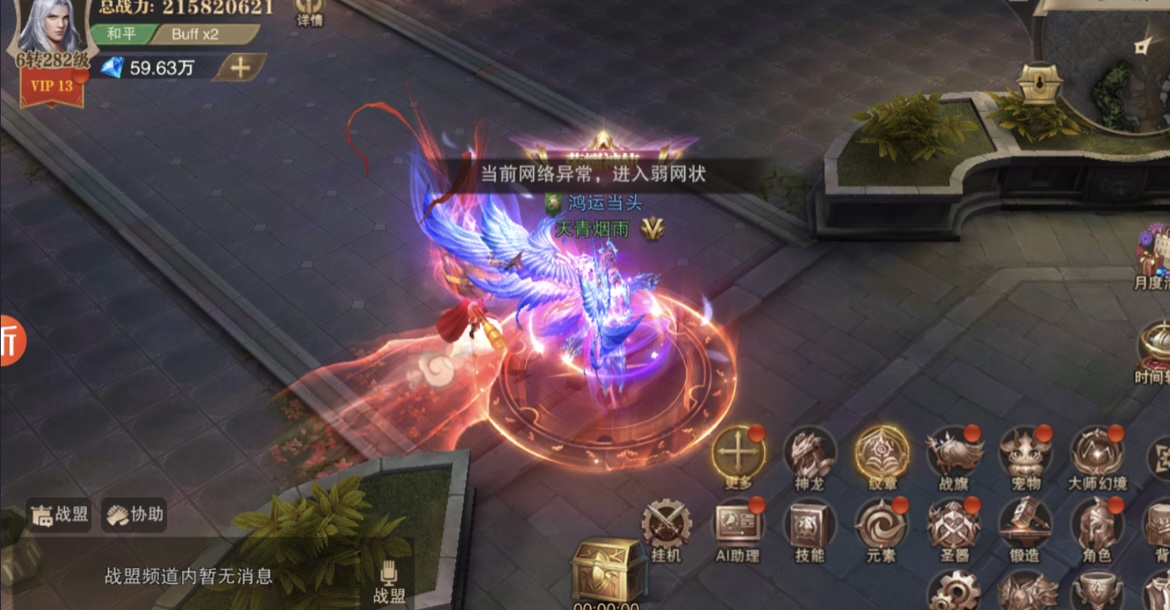Open the AI助理 assistant

pyautogui.click(x=738, y=527)
